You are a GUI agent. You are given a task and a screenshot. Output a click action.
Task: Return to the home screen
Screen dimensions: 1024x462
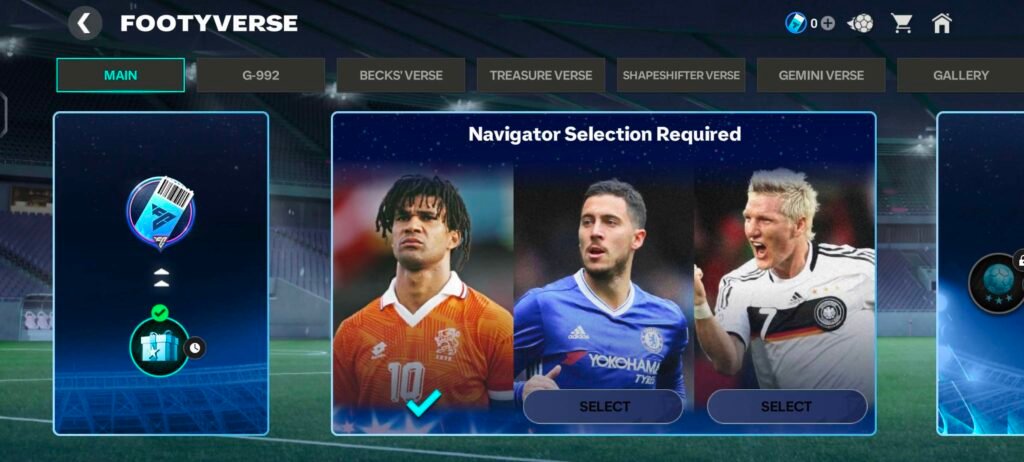(x=941, y=23)
